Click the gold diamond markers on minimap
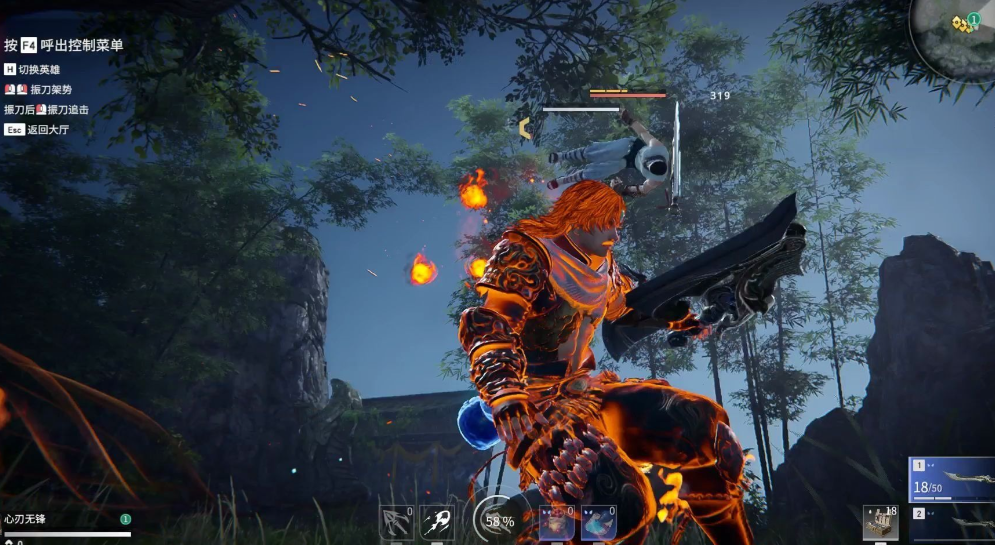The height and width of the screenshot is (545, 995). point(962,23)
